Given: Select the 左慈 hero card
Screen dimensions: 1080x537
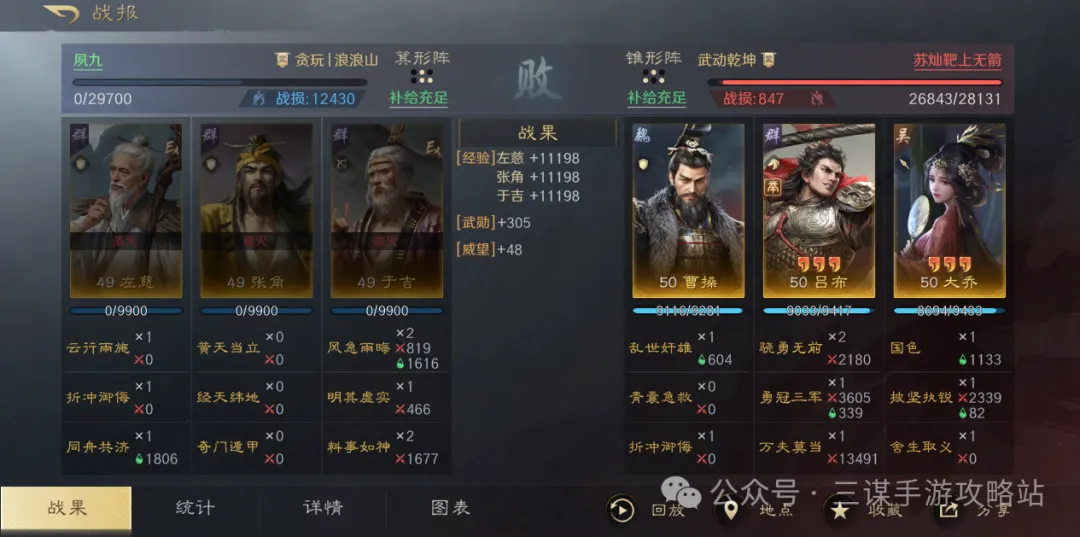Looking at the screenshot, I should coord(126,210).
